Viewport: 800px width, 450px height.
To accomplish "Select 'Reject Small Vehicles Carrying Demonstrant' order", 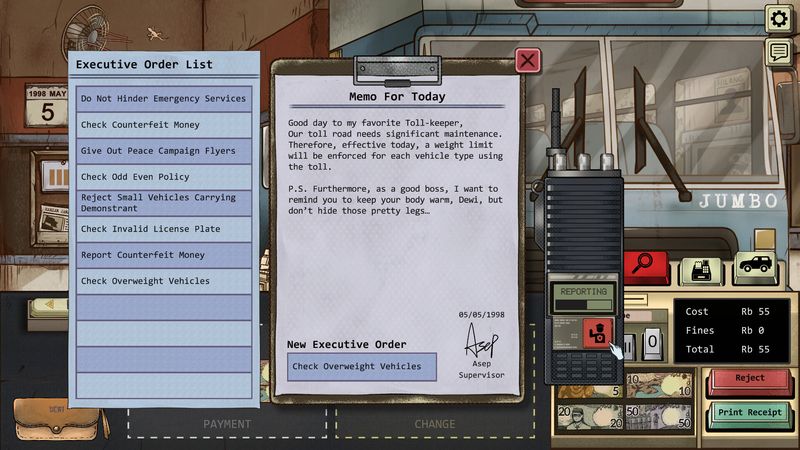I will pos(164,203).
